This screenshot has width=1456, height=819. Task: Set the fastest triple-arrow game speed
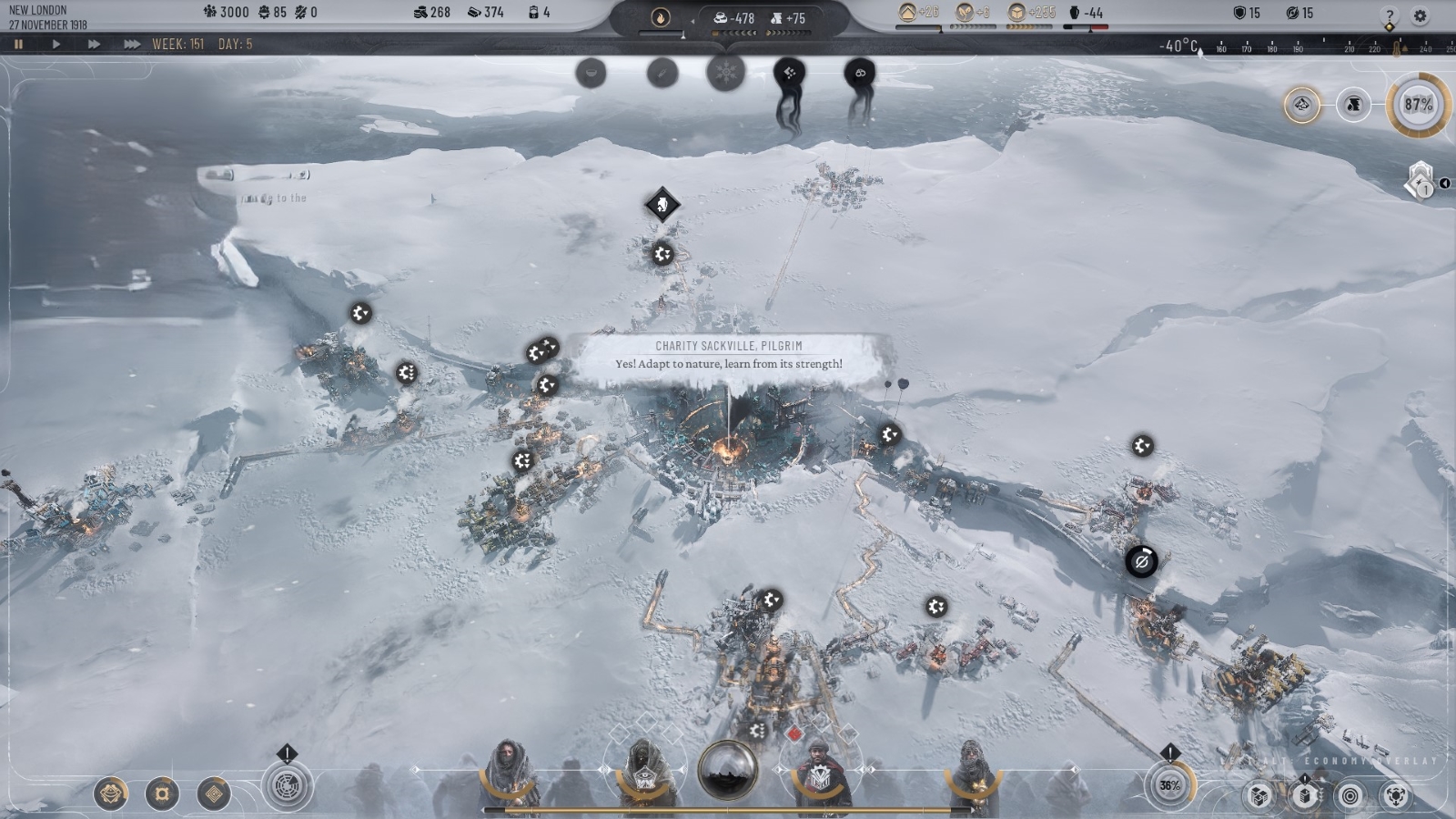click(x=132, y=44)
